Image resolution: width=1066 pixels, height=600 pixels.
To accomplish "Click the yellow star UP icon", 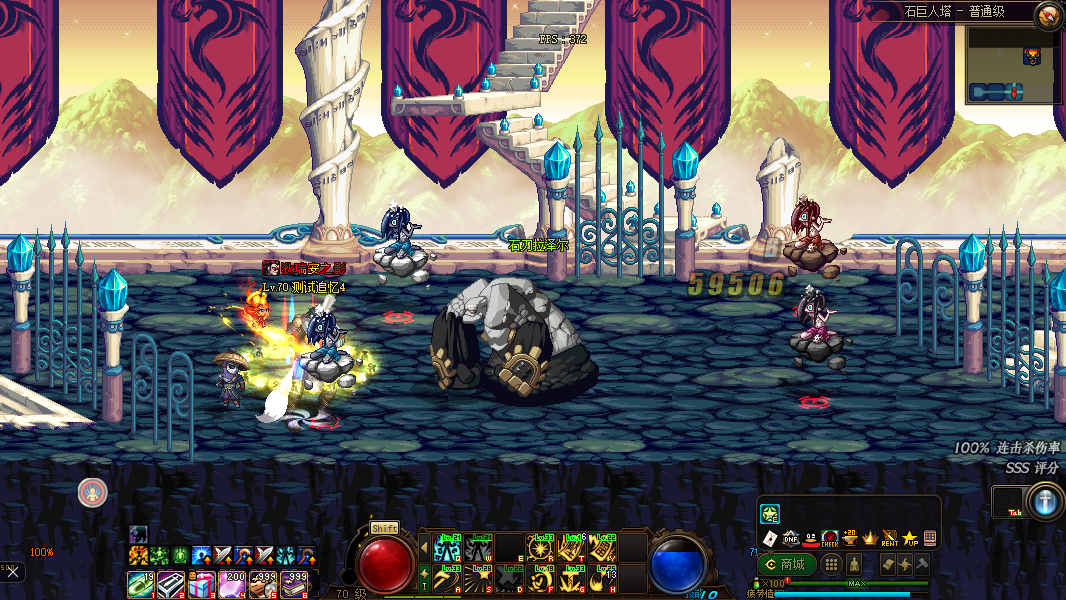I will click(909, 538).
